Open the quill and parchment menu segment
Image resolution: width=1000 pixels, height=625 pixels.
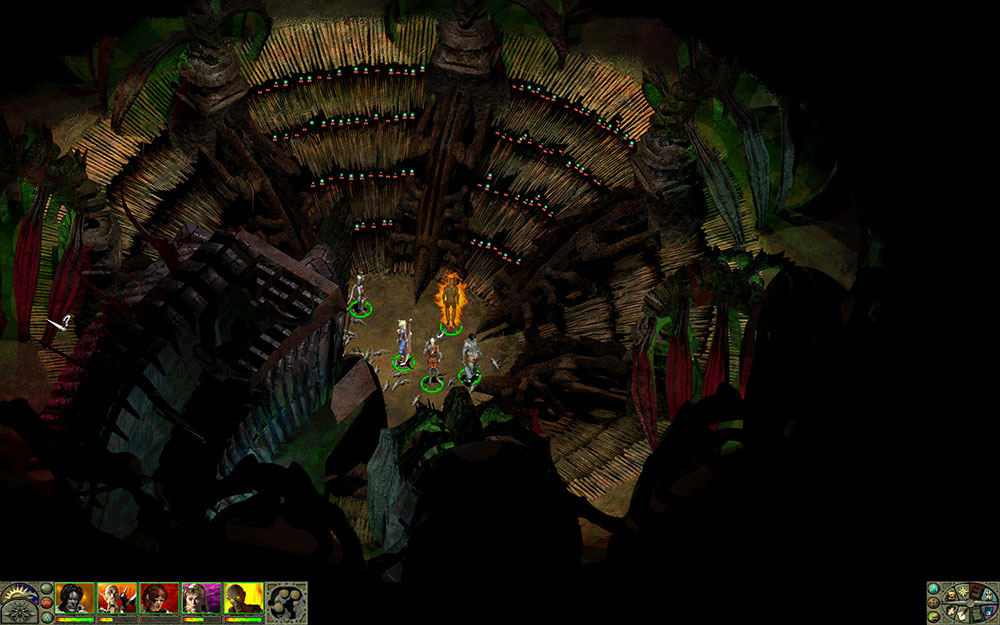(x=962, y=615)
